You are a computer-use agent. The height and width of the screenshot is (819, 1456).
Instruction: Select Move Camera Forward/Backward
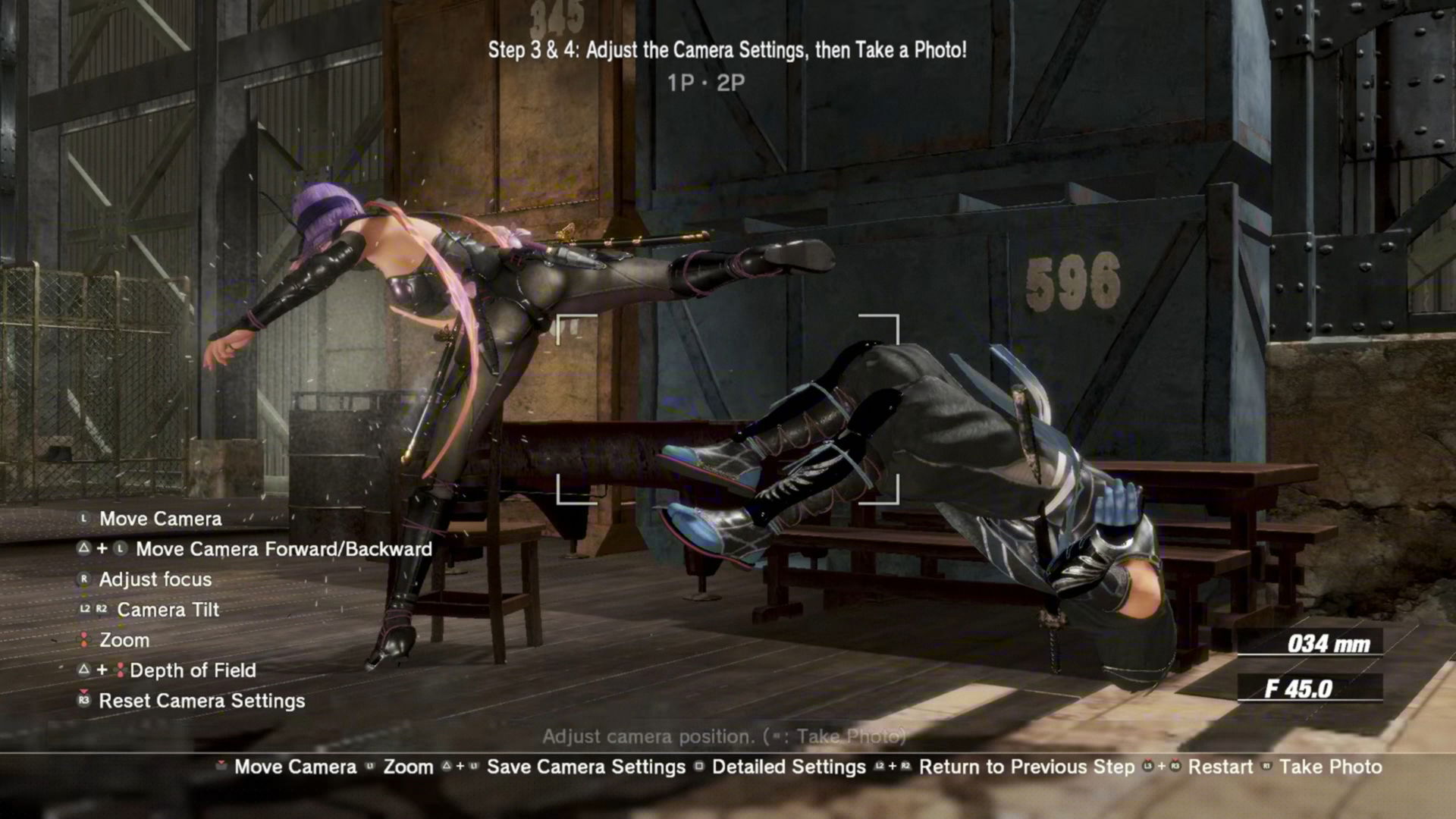pos(284,549)
